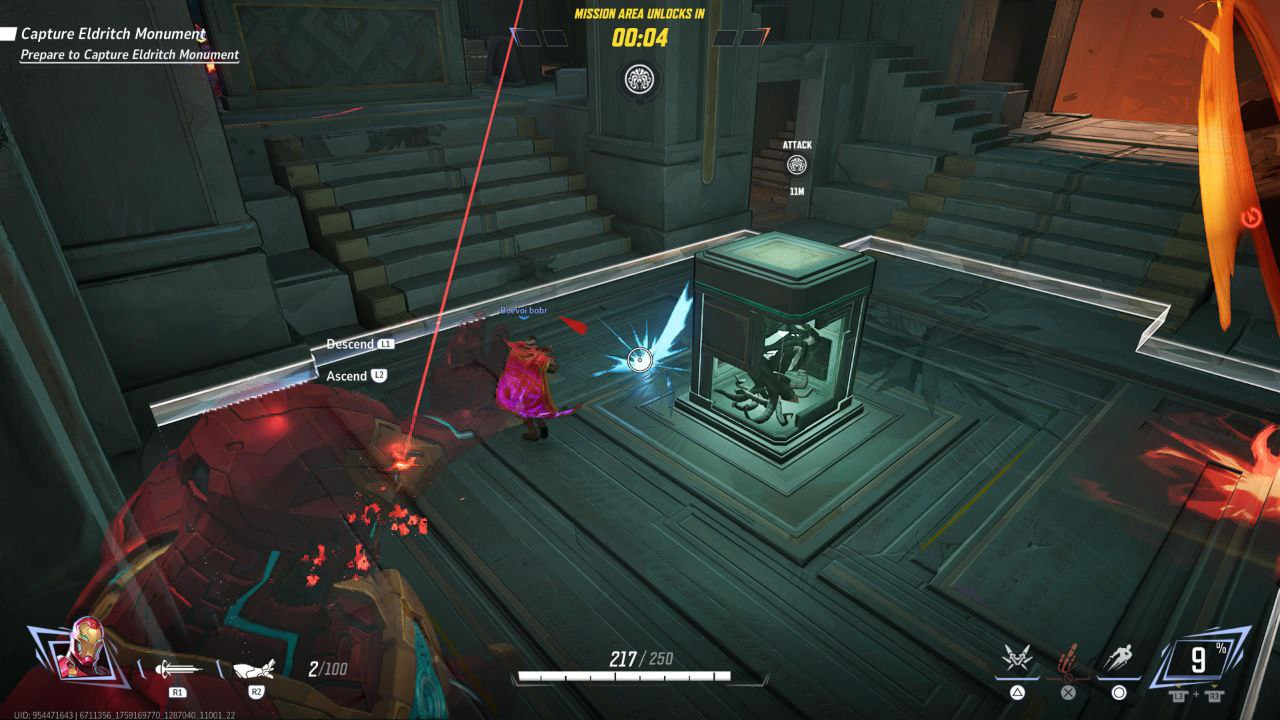
Task: Click the monument emblem under the timer
Action: coord(638,79)
